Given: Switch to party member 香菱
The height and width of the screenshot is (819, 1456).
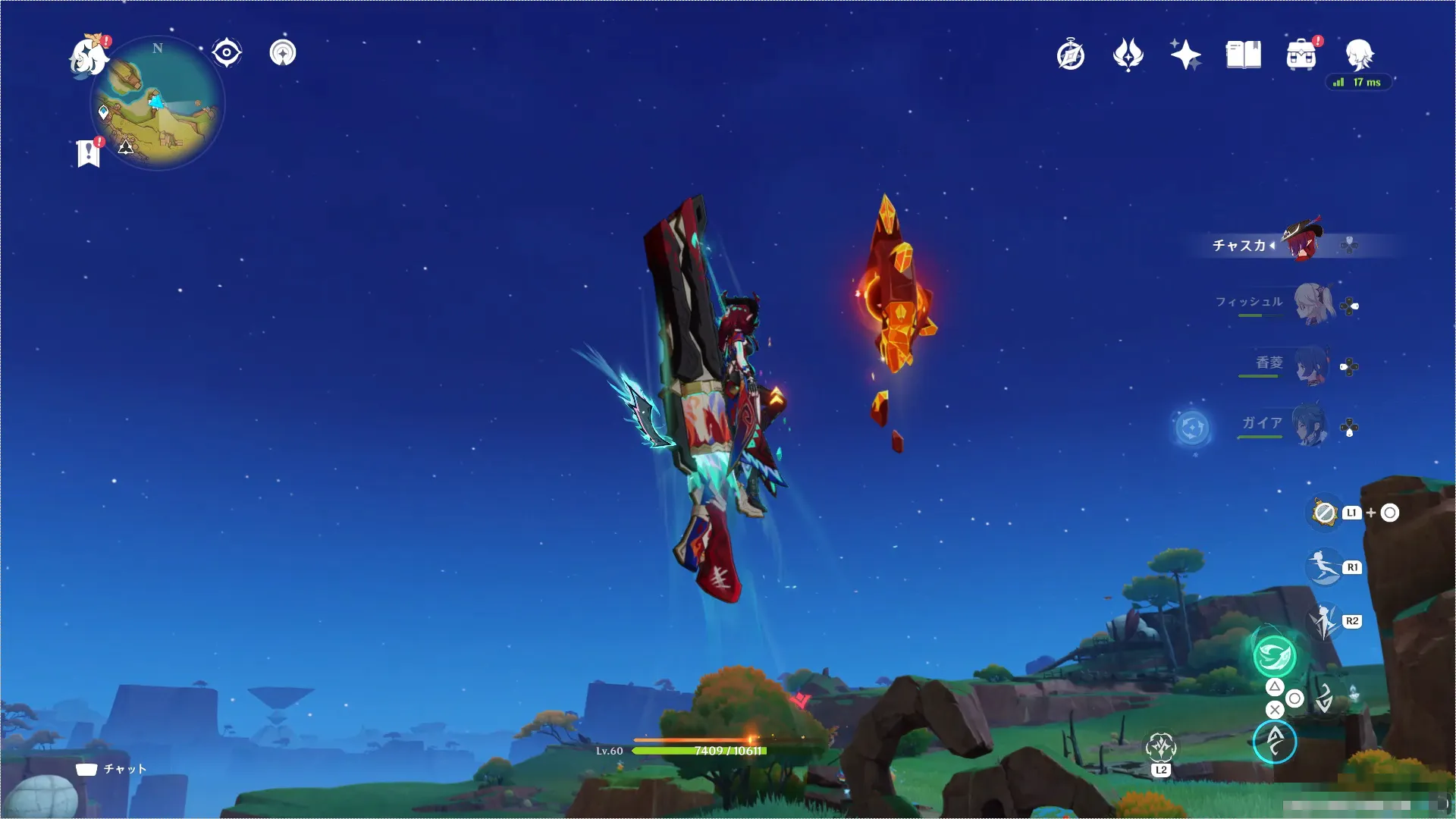Looking at the screenshot, I should pos(1310,365).
